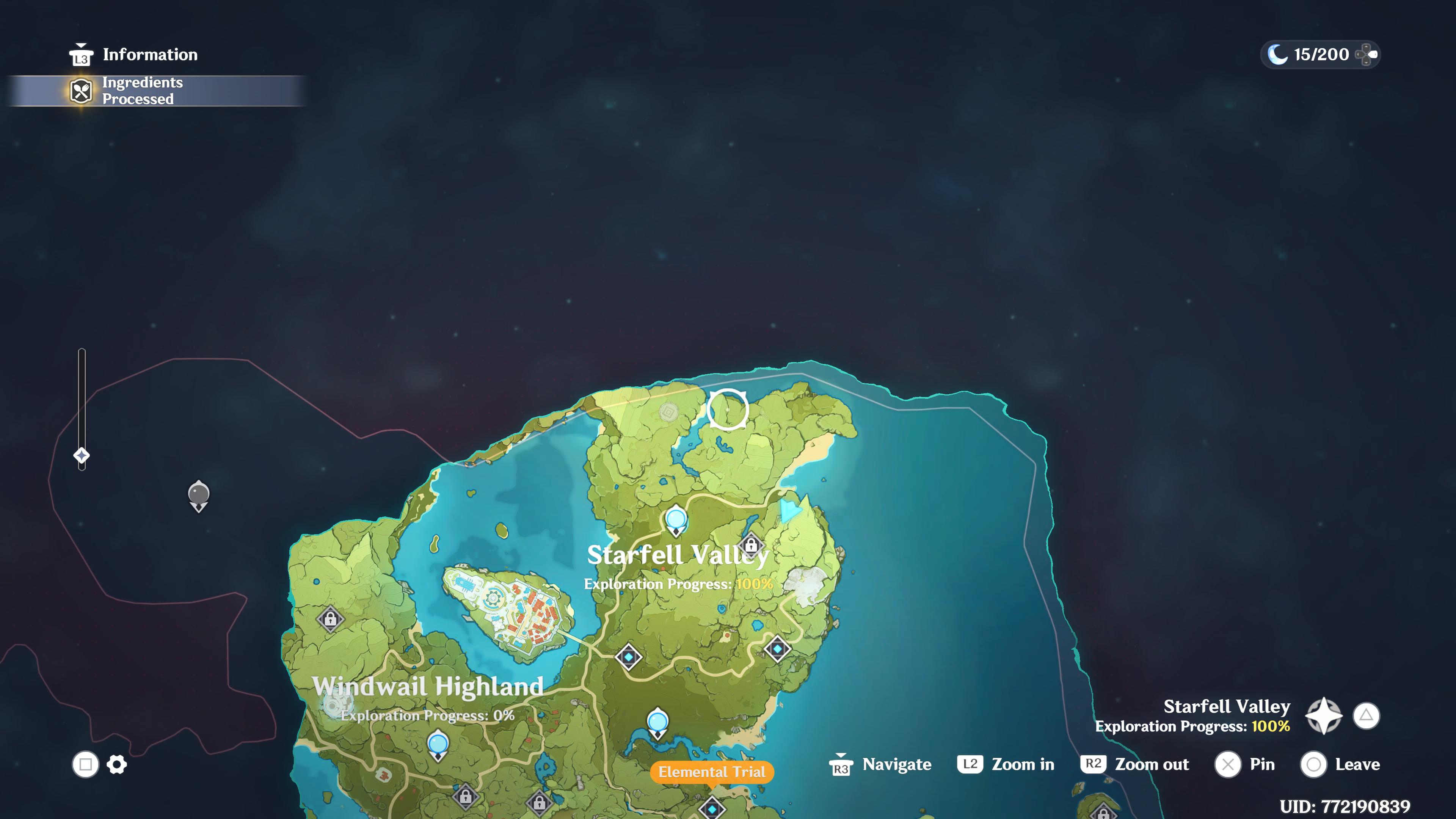Click the Ingredients Processed filter icon

pyautogui.click(x=81, y=91)
